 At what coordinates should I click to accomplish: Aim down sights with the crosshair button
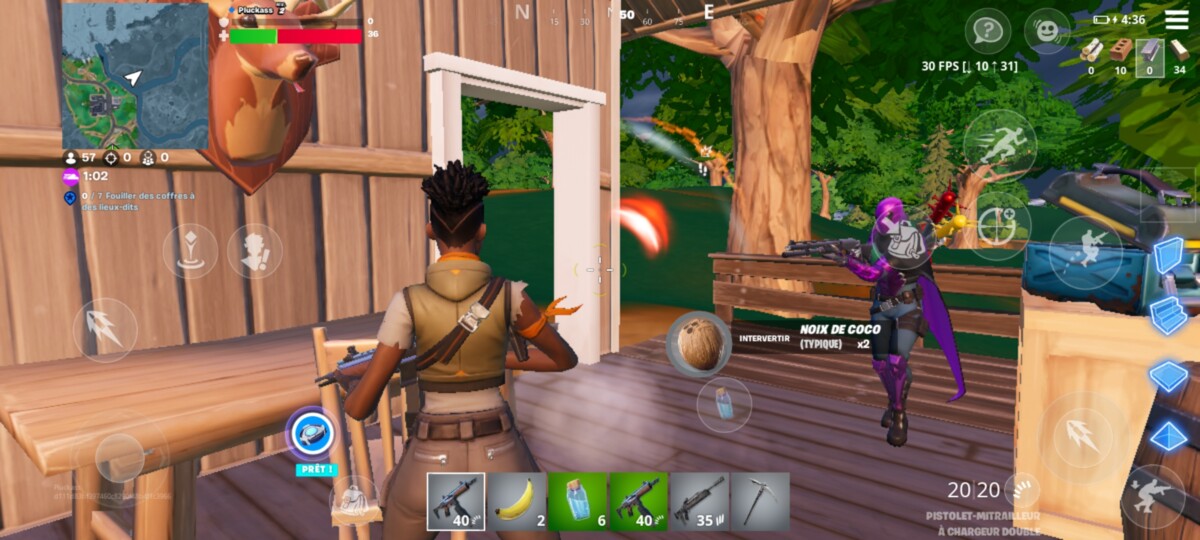coord(998,226)
